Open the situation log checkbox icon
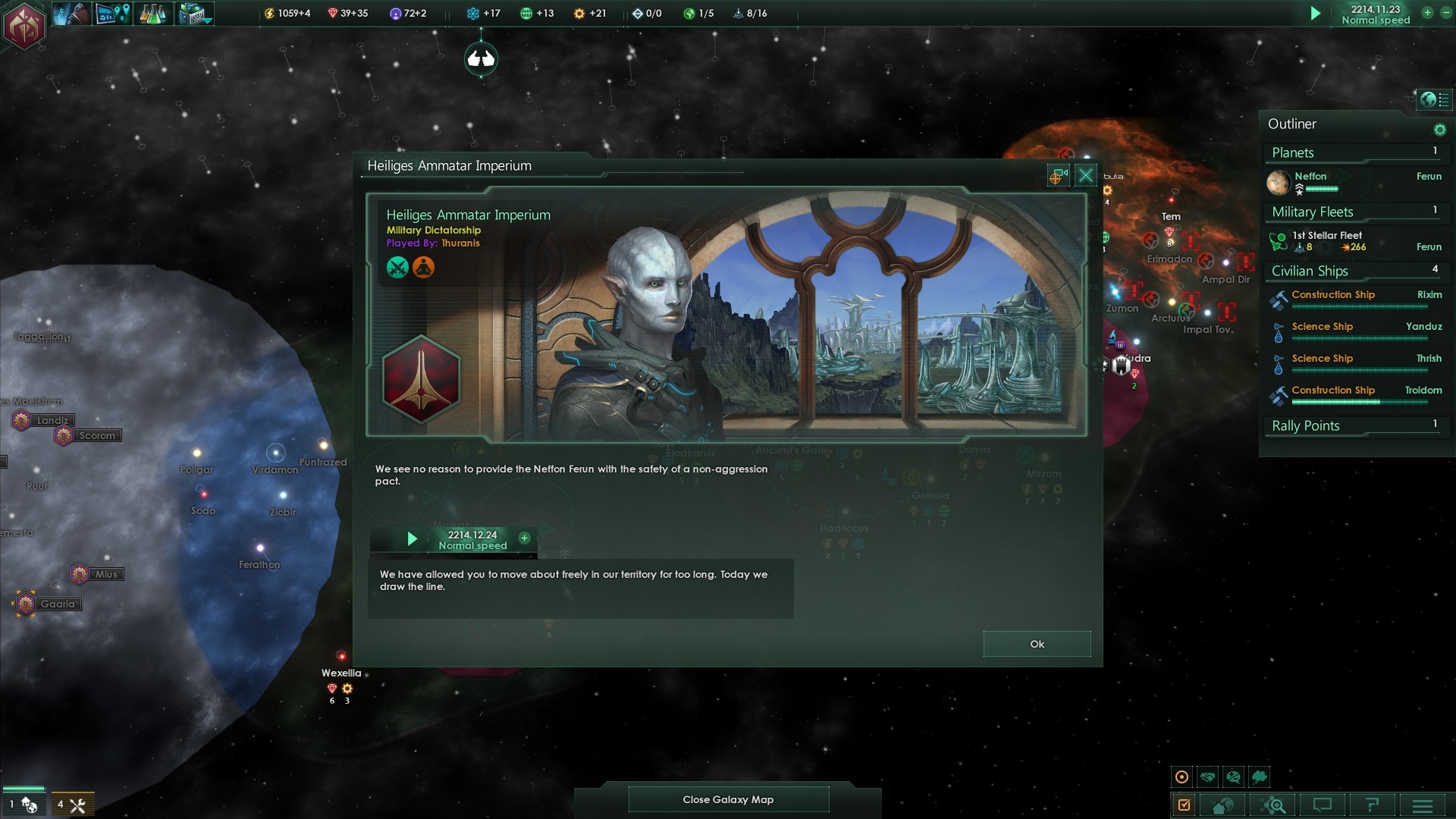The image size is (1456, 819). pos(1184,805)
